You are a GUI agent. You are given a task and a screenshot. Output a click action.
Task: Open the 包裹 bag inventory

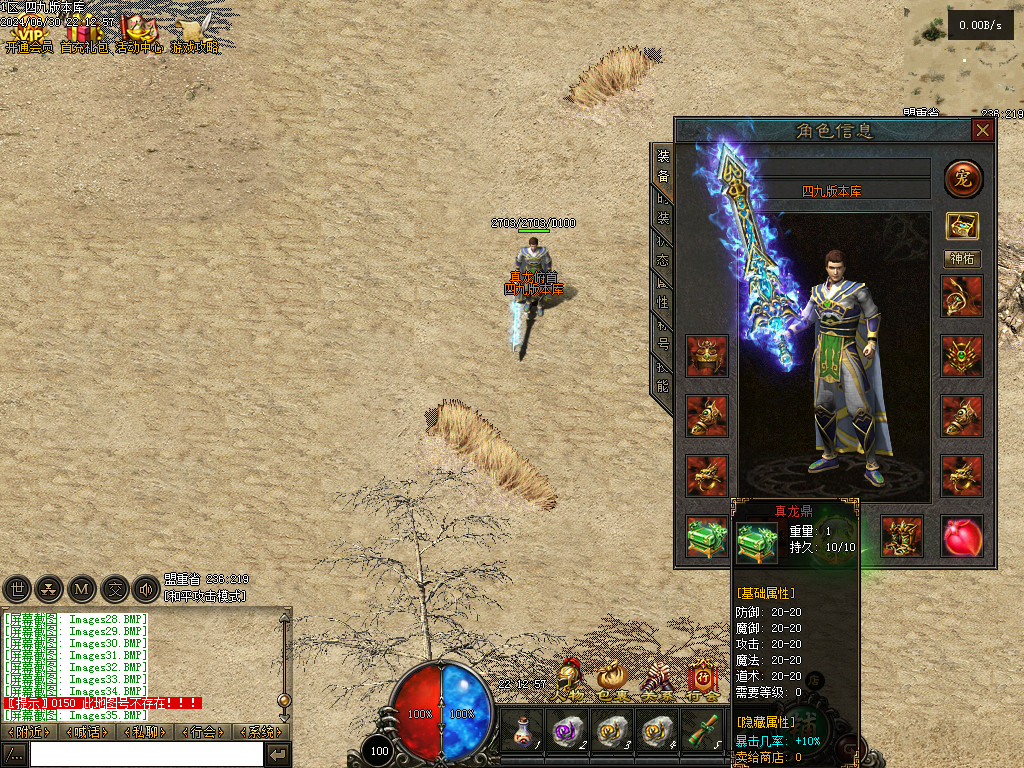pyautogui.click(x=613, y=682)
